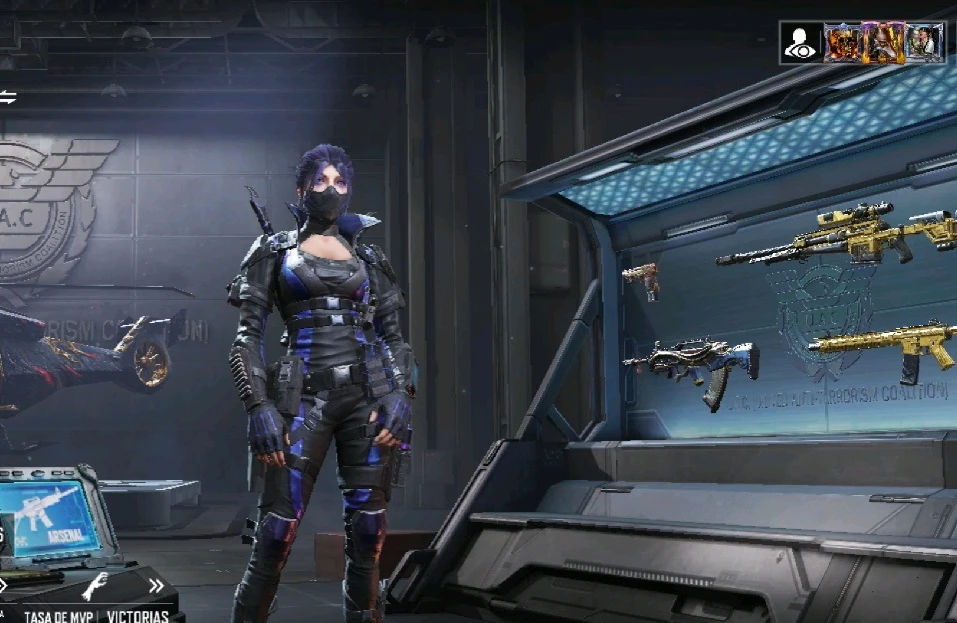The width and height of the screenshot is (957, 623).
Task: Tap the white arm icon
Action: [95, 586]
